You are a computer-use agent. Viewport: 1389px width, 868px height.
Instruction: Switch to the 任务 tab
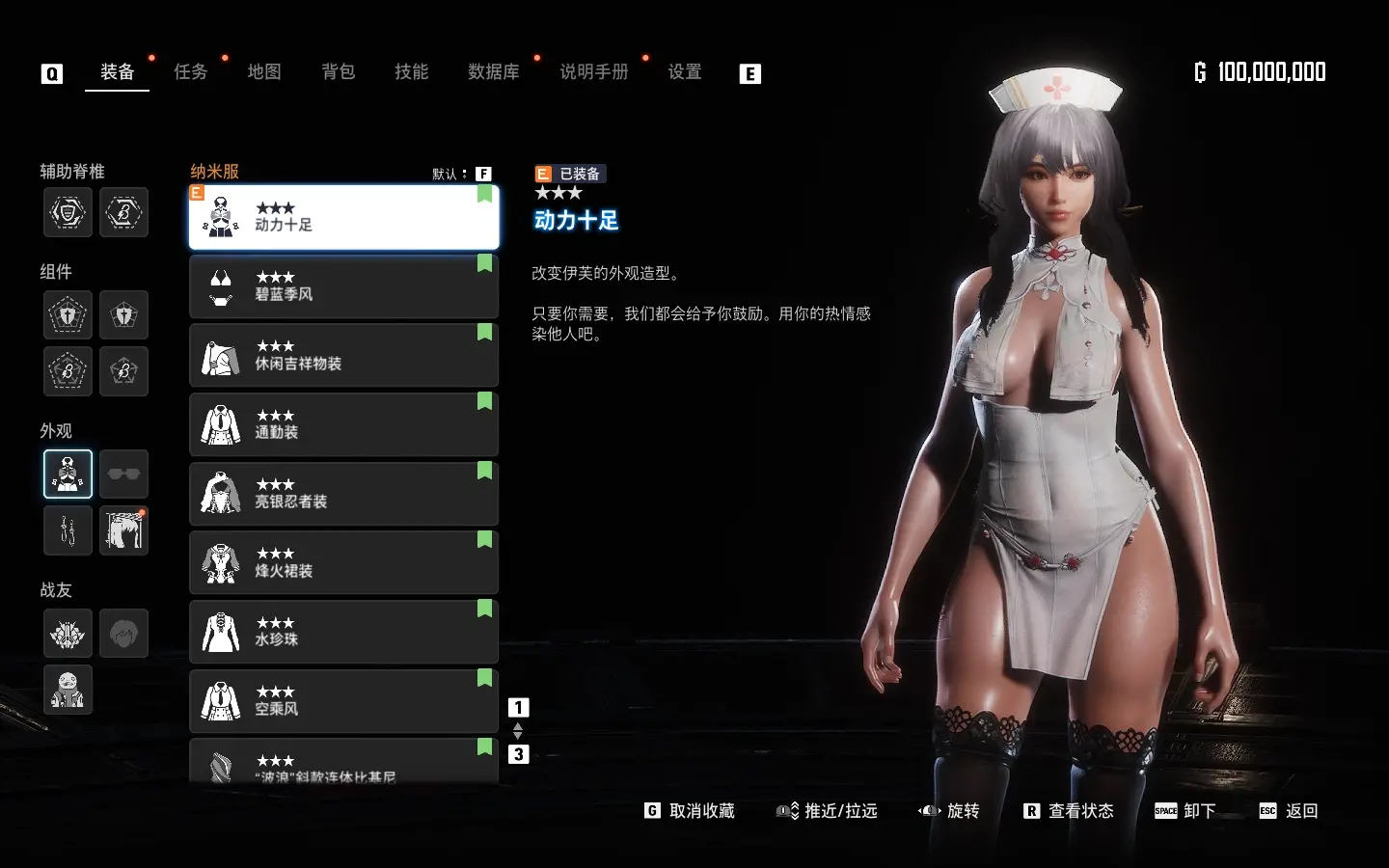click(190, 72)
